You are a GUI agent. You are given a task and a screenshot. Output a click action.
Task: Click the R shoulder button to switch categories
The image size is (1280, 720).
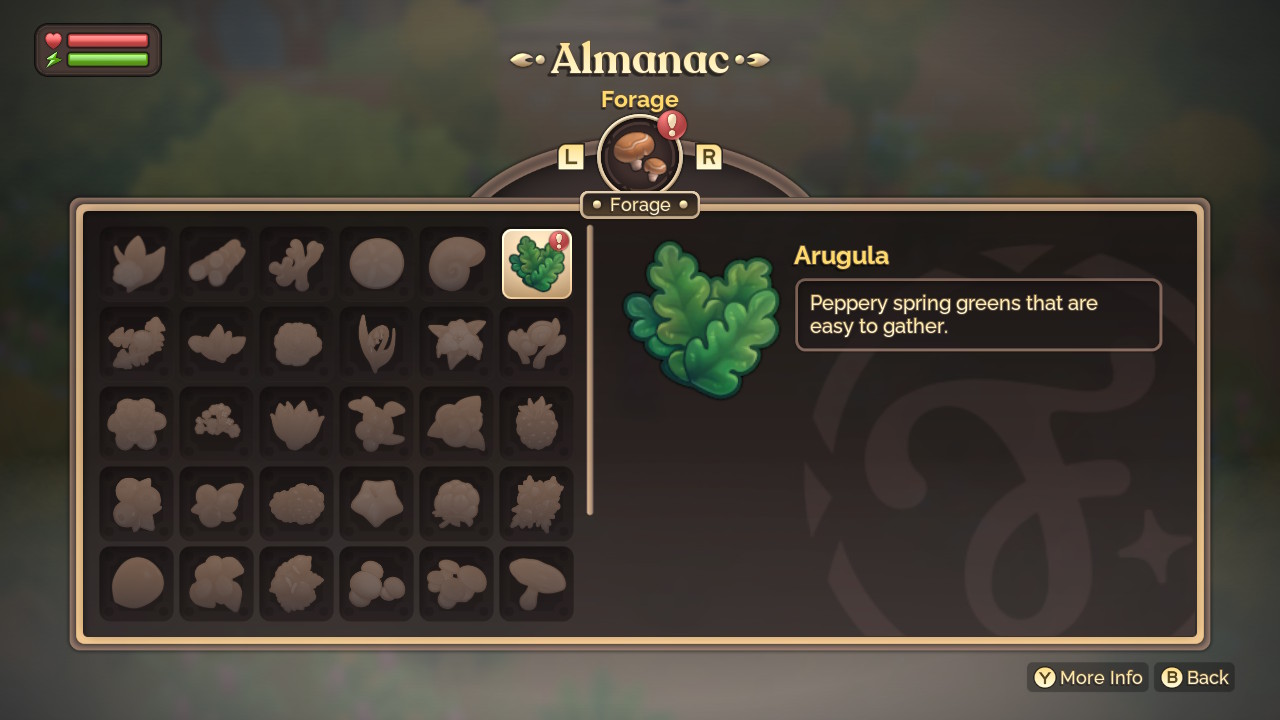(x=710, y=156)
